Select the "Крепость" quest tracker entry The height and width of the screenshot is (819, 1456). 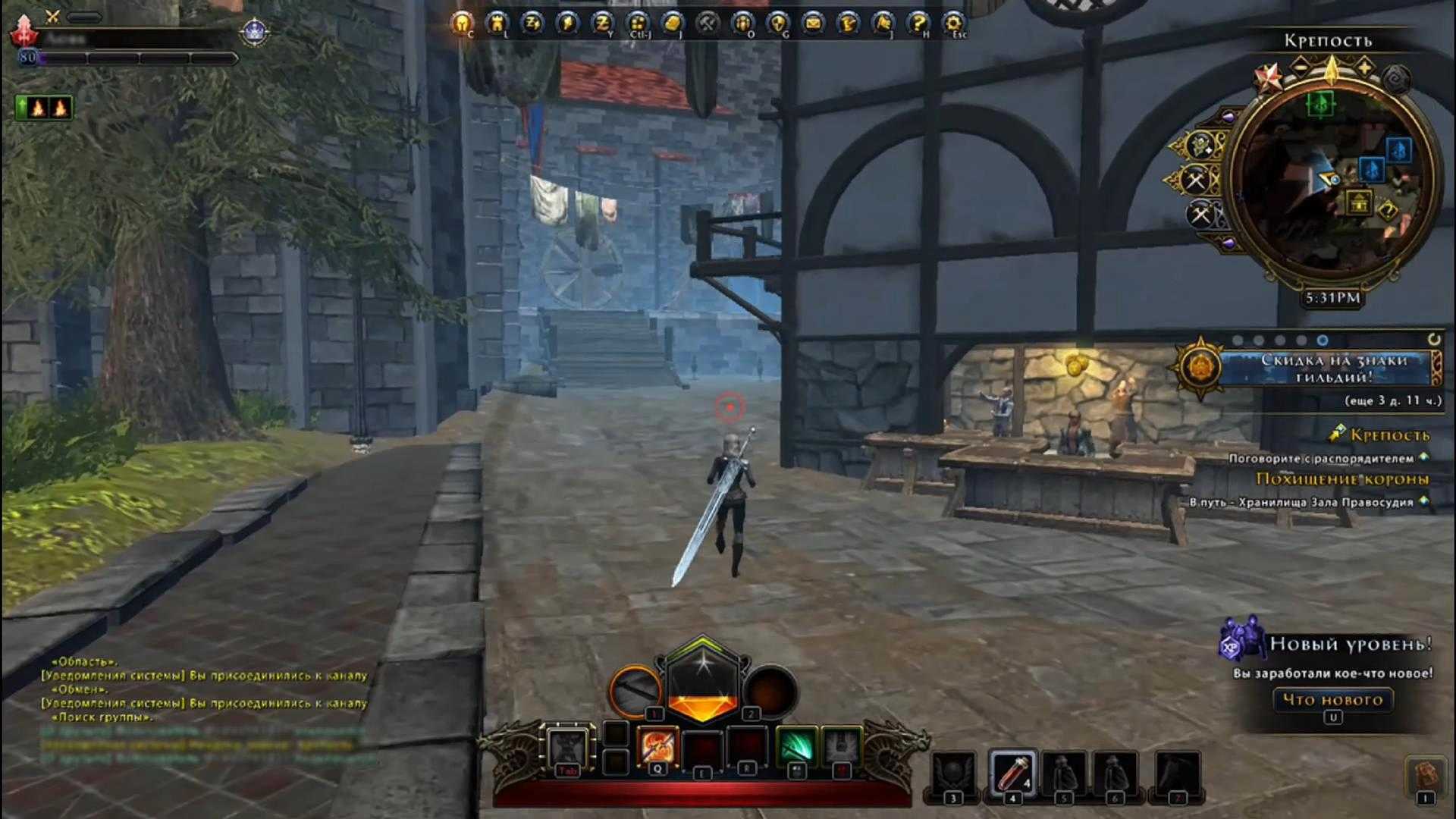pos(1389,435)
